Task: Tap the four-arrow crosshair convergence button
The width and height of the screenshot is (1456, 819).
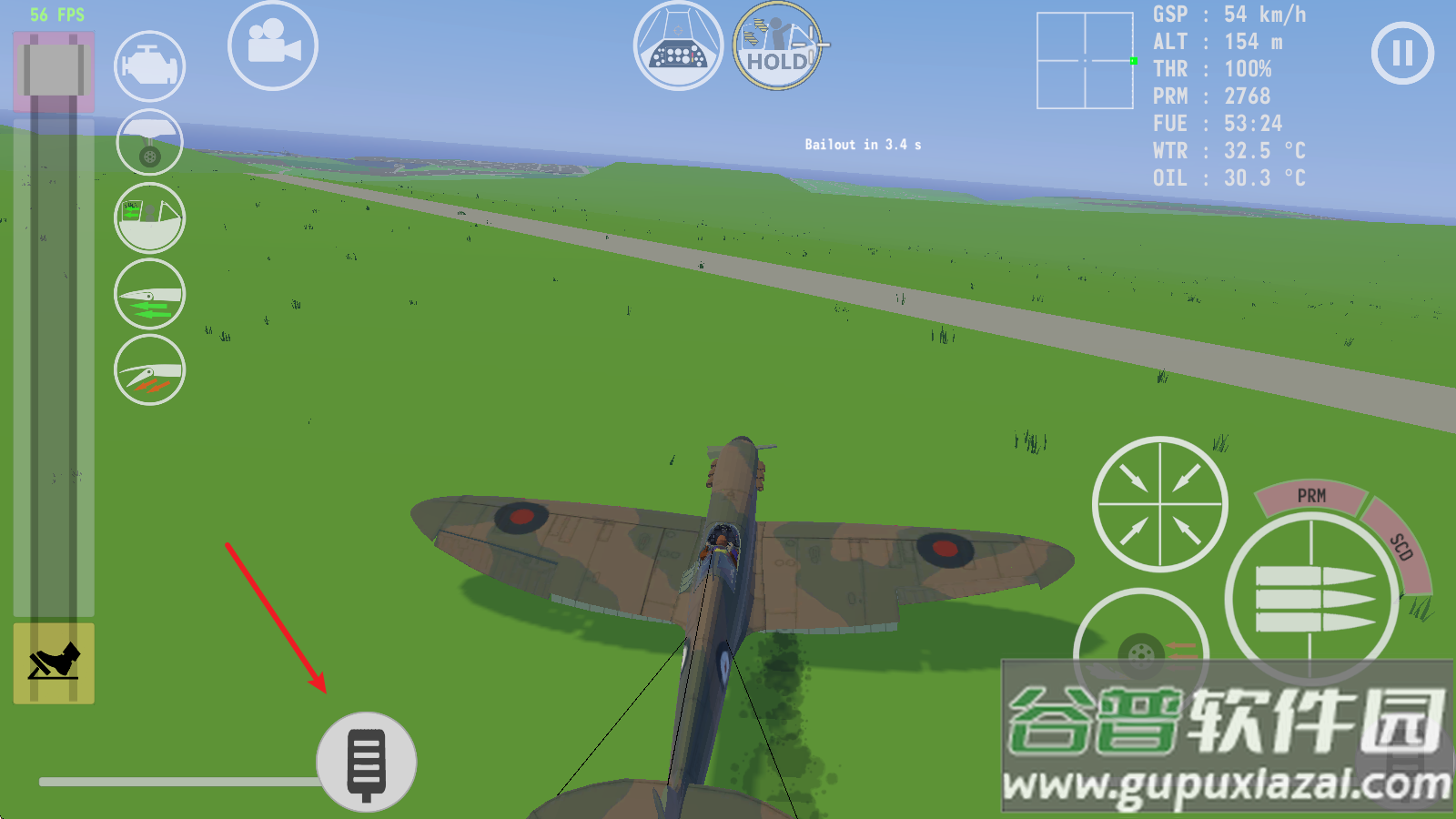Action: coord(1159,504)
